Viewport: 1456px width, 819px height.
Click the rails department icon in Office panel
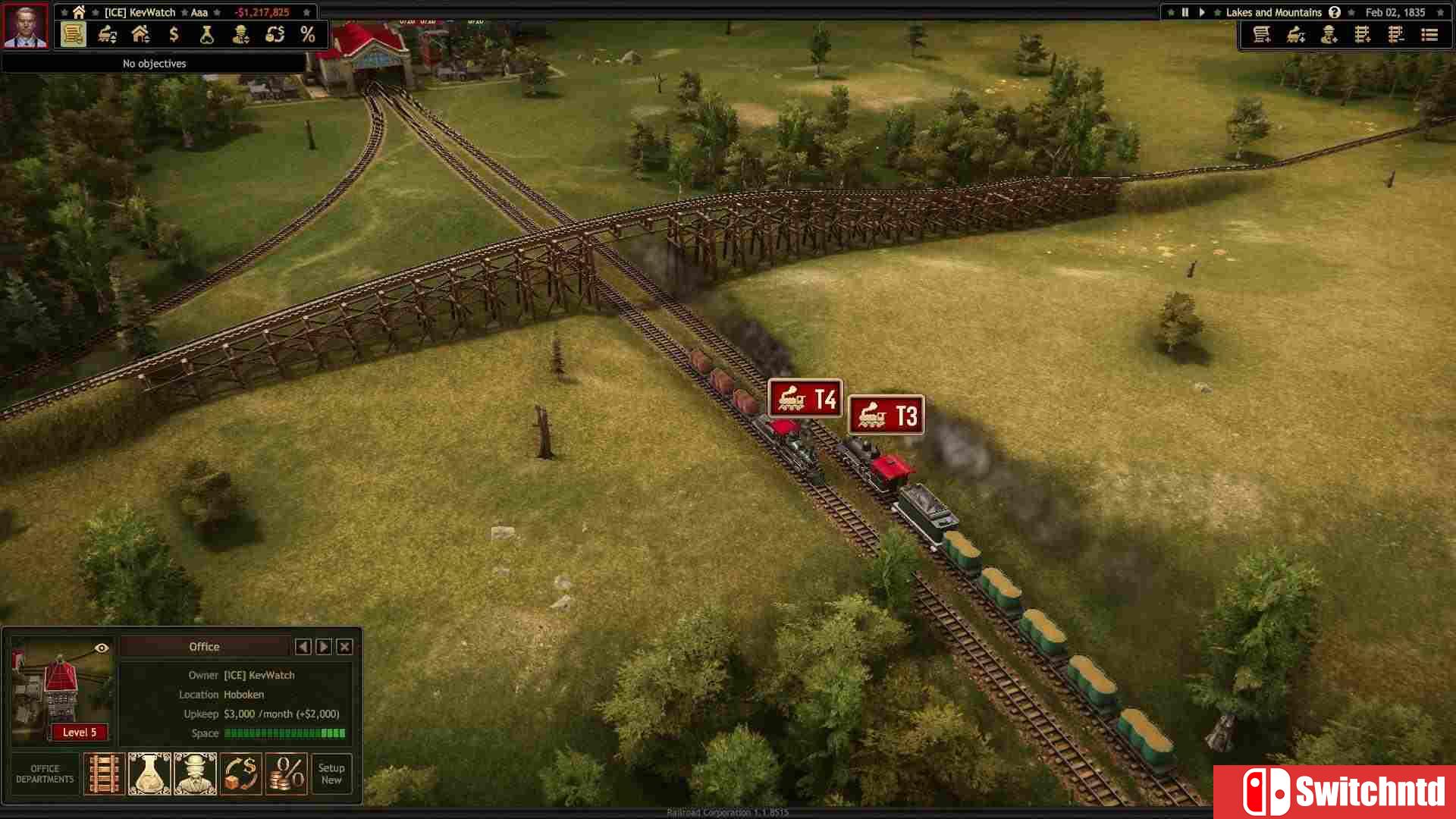pos(104,773)
